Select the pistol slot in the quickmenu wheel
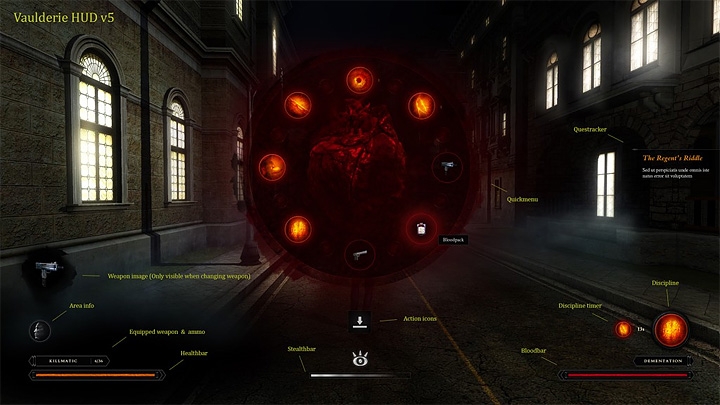This screenshot has height=405, width=720. tap(359, 255)
